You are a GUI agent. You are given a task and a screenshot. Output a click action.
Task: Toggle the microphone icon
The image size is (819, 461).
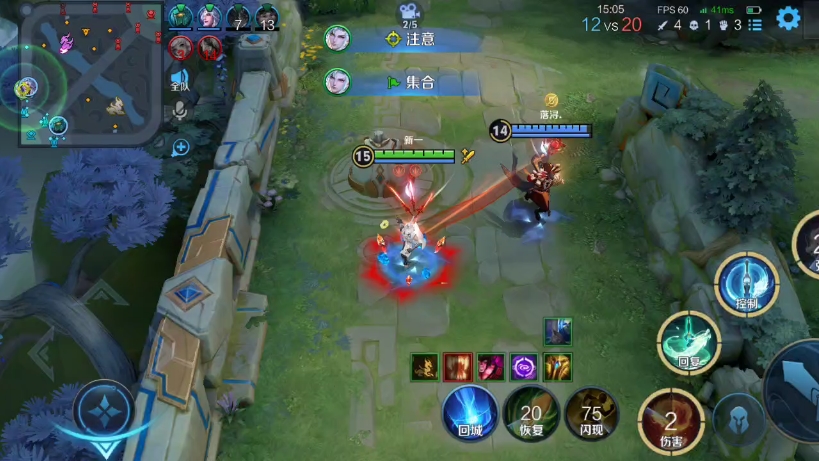pos(181,111)
